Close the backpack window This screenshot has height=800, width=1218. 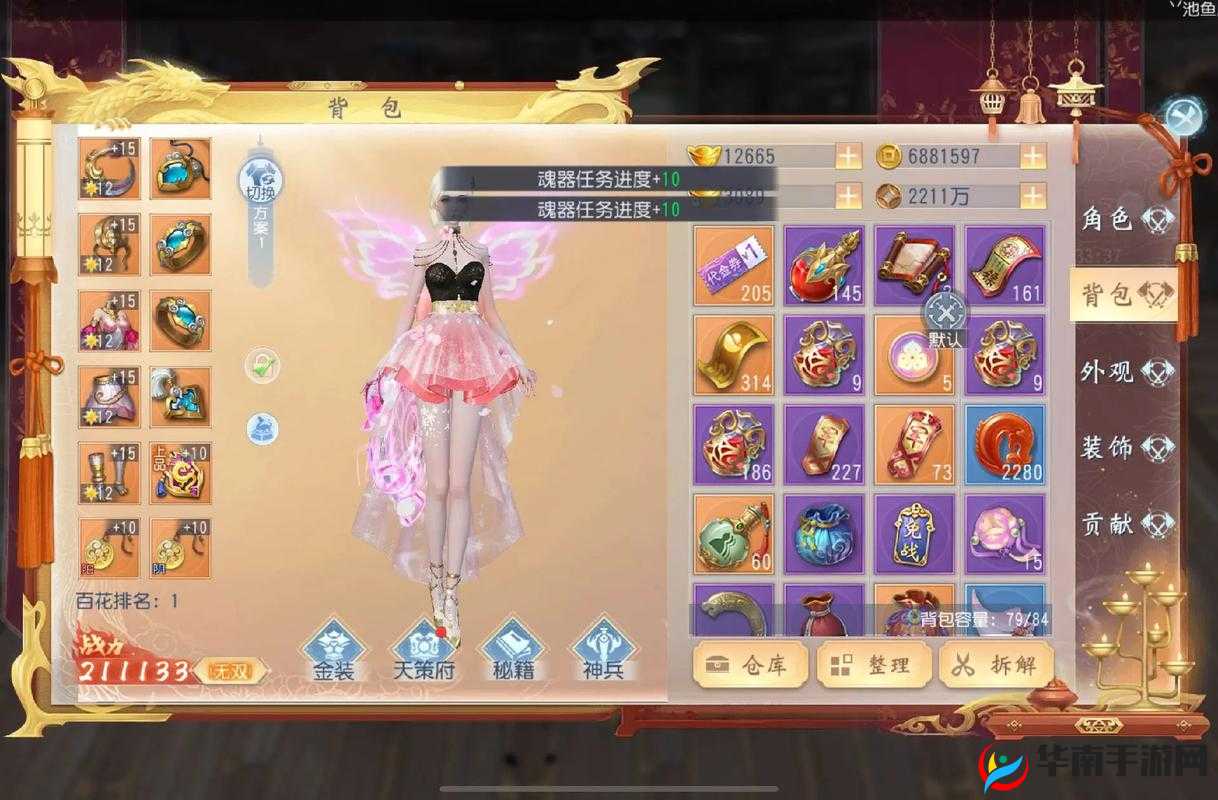click(x=1184, y=118)
